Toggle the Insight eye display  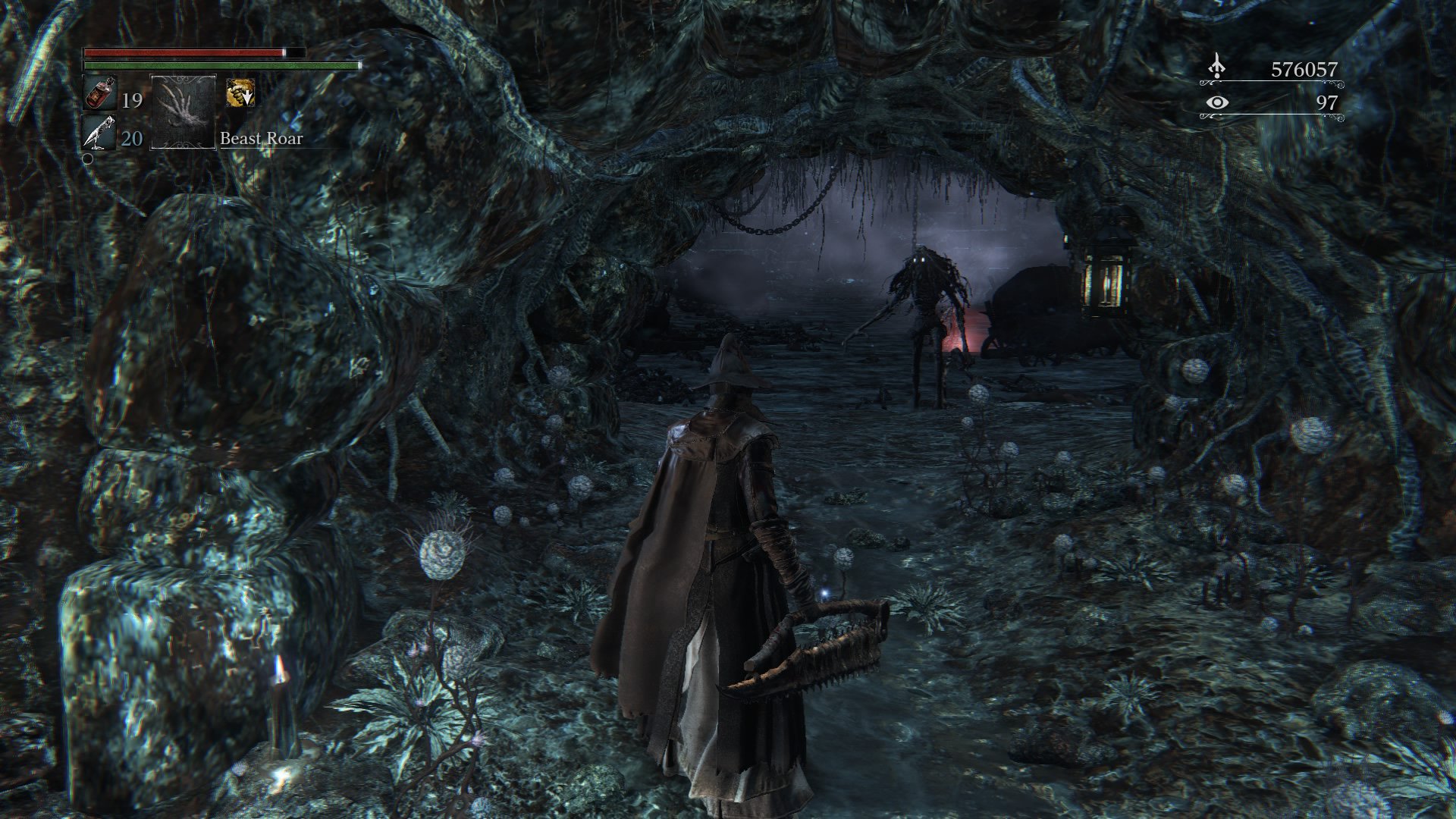(x=1218, y=102)
